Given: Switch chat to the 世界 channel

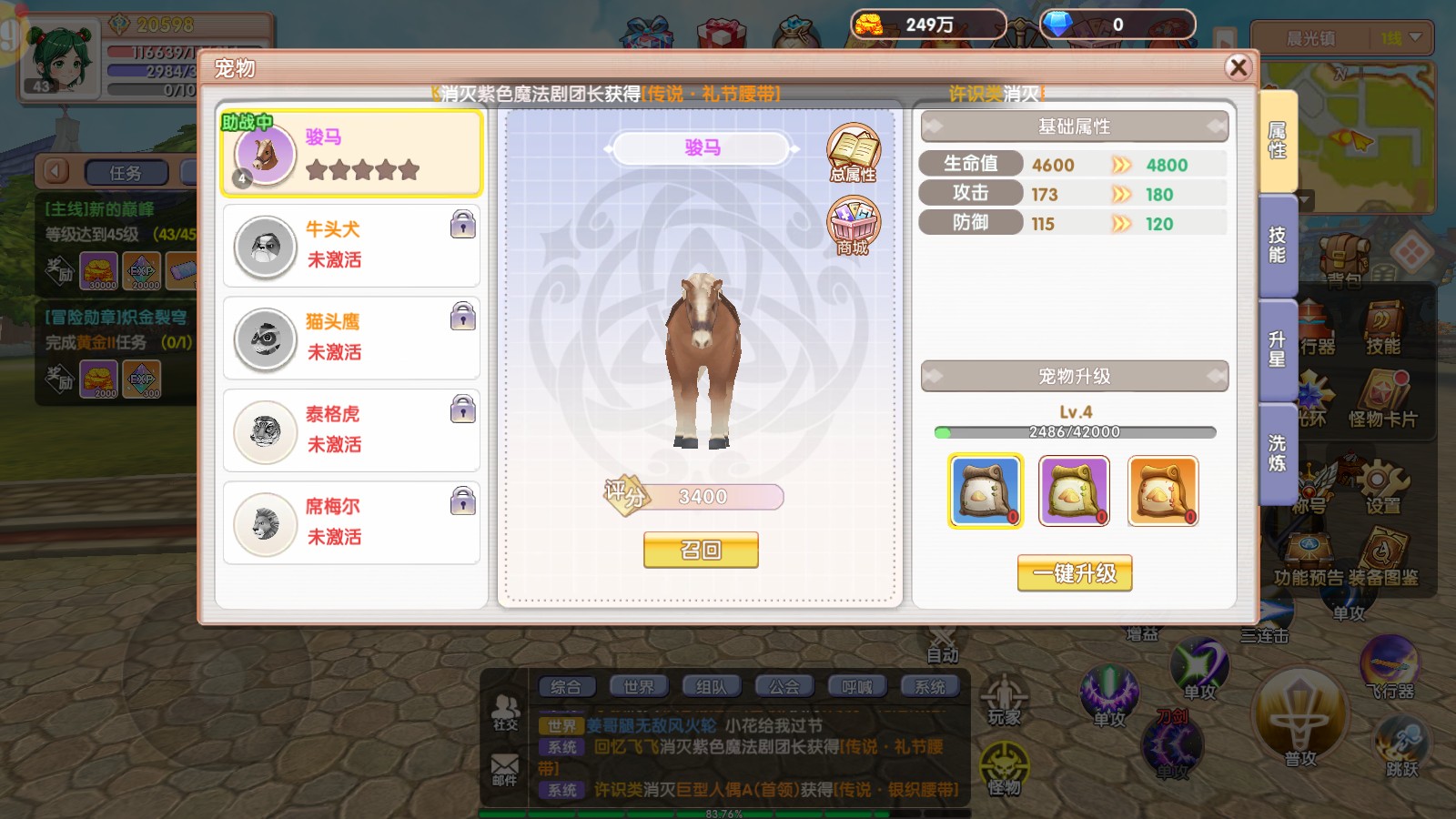Looking at the screenshot, I should [x=639, y=687].
